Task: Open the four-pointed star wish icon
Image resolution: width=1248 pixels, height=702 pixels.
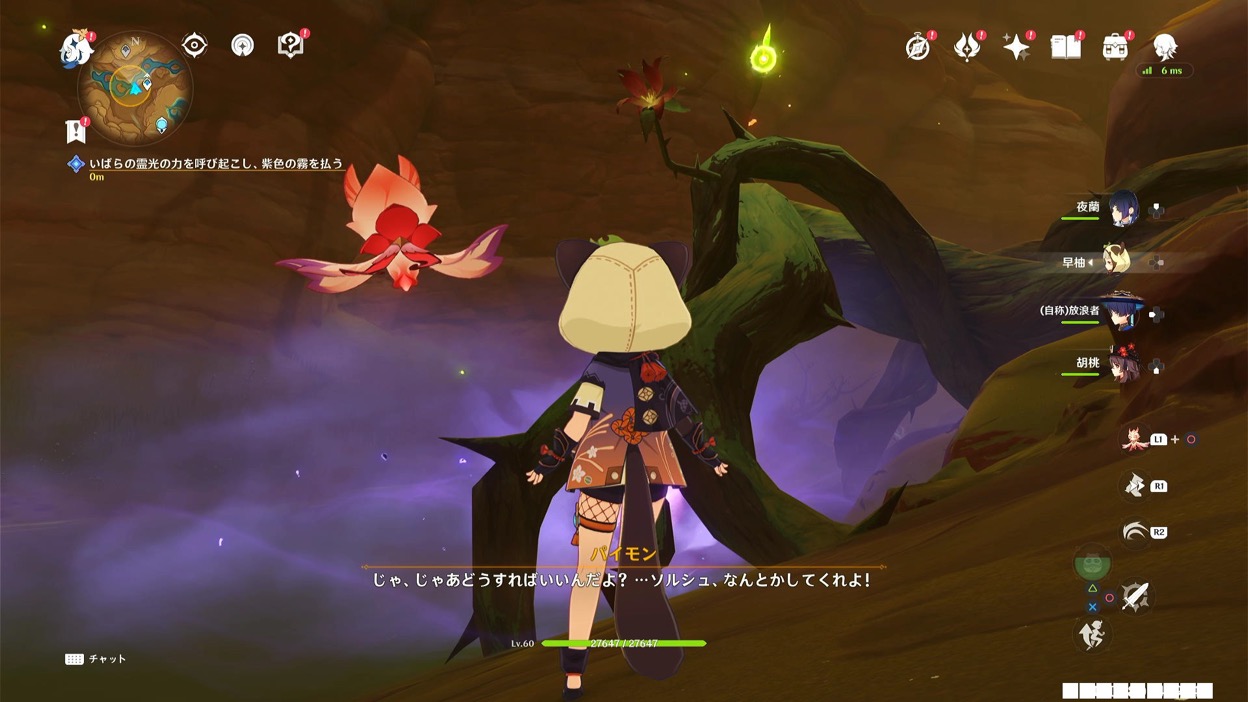Action: pyautogui.click(x=1016, y=47)
